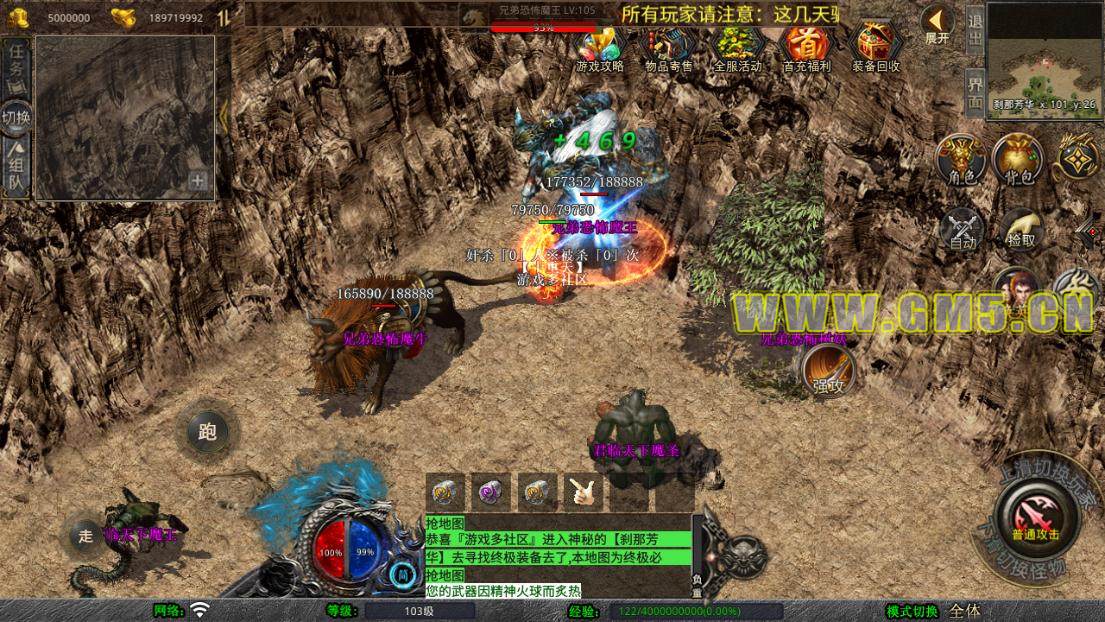Switch to 跑 run mode
Screen dimensions: 1105x622
coord(208,432)
